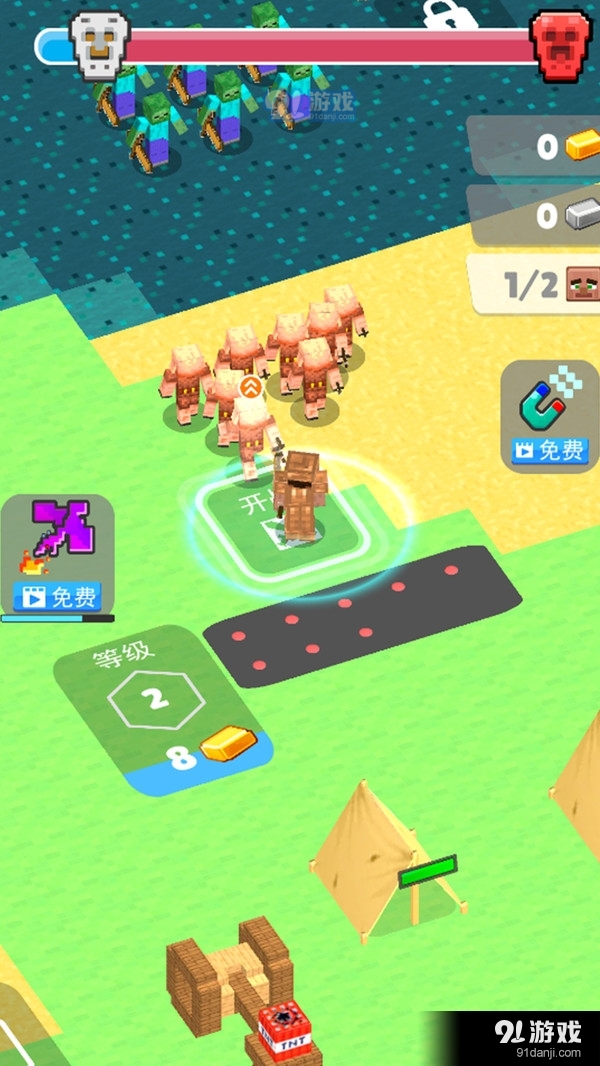The width and height of the screenshot is (600, 1066).
Task: Claim the free magnet power-up
Action: point(550,449)
